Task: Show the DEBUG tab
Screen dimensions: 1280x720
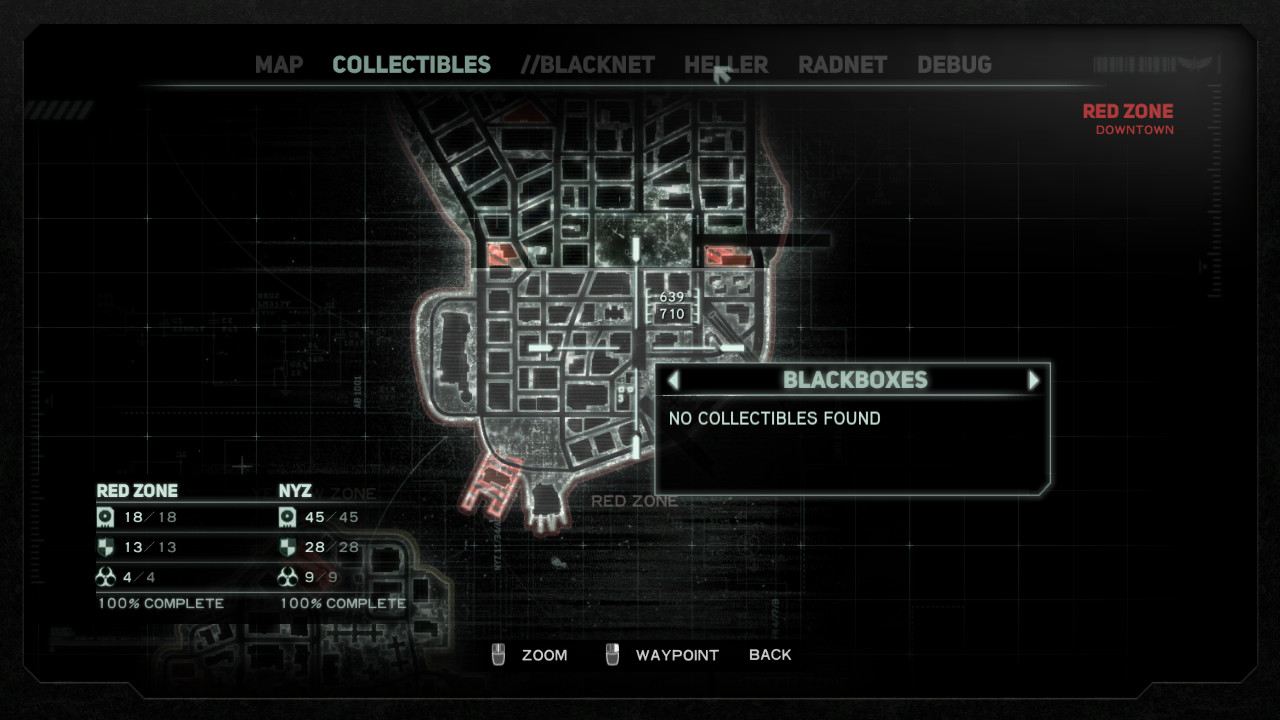Action: 954,65
